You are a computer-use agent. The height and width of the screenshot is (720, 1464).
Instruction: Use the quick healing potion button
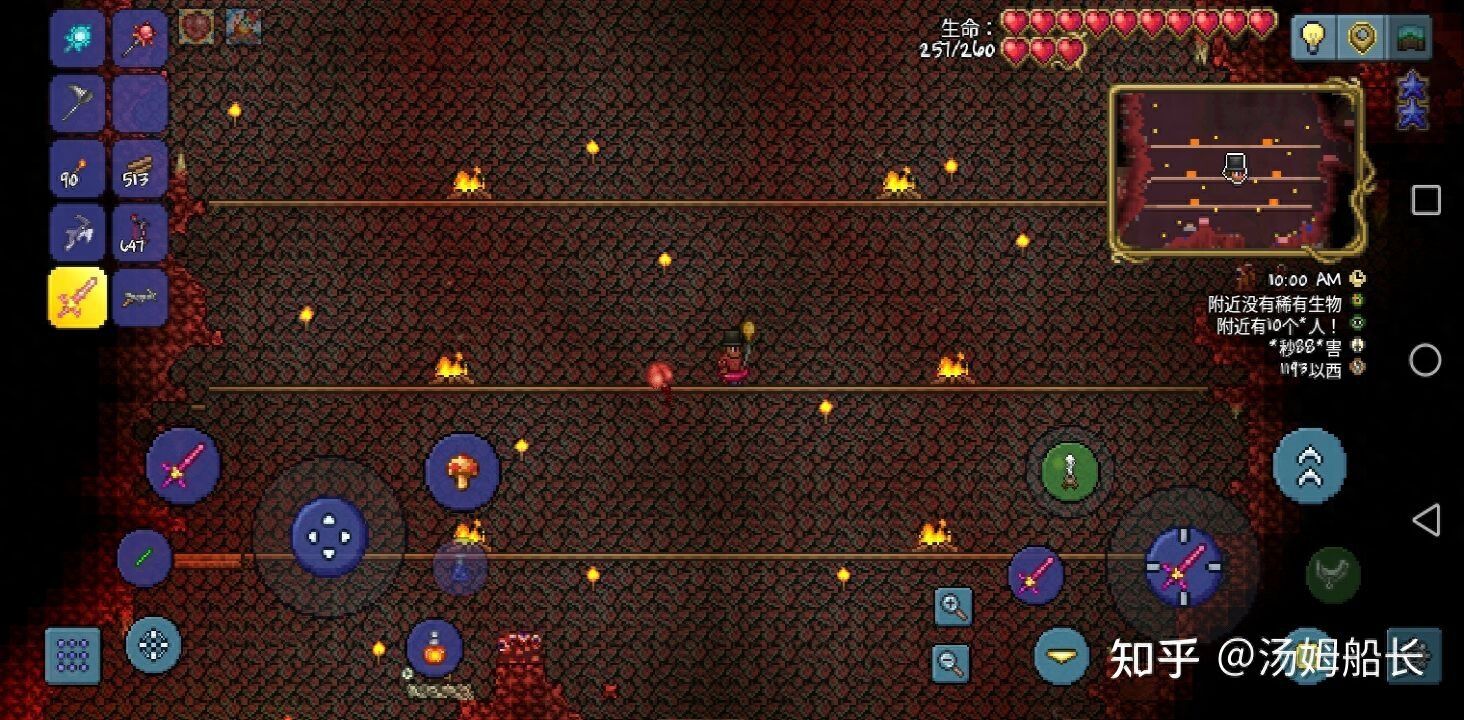(435, 648)
